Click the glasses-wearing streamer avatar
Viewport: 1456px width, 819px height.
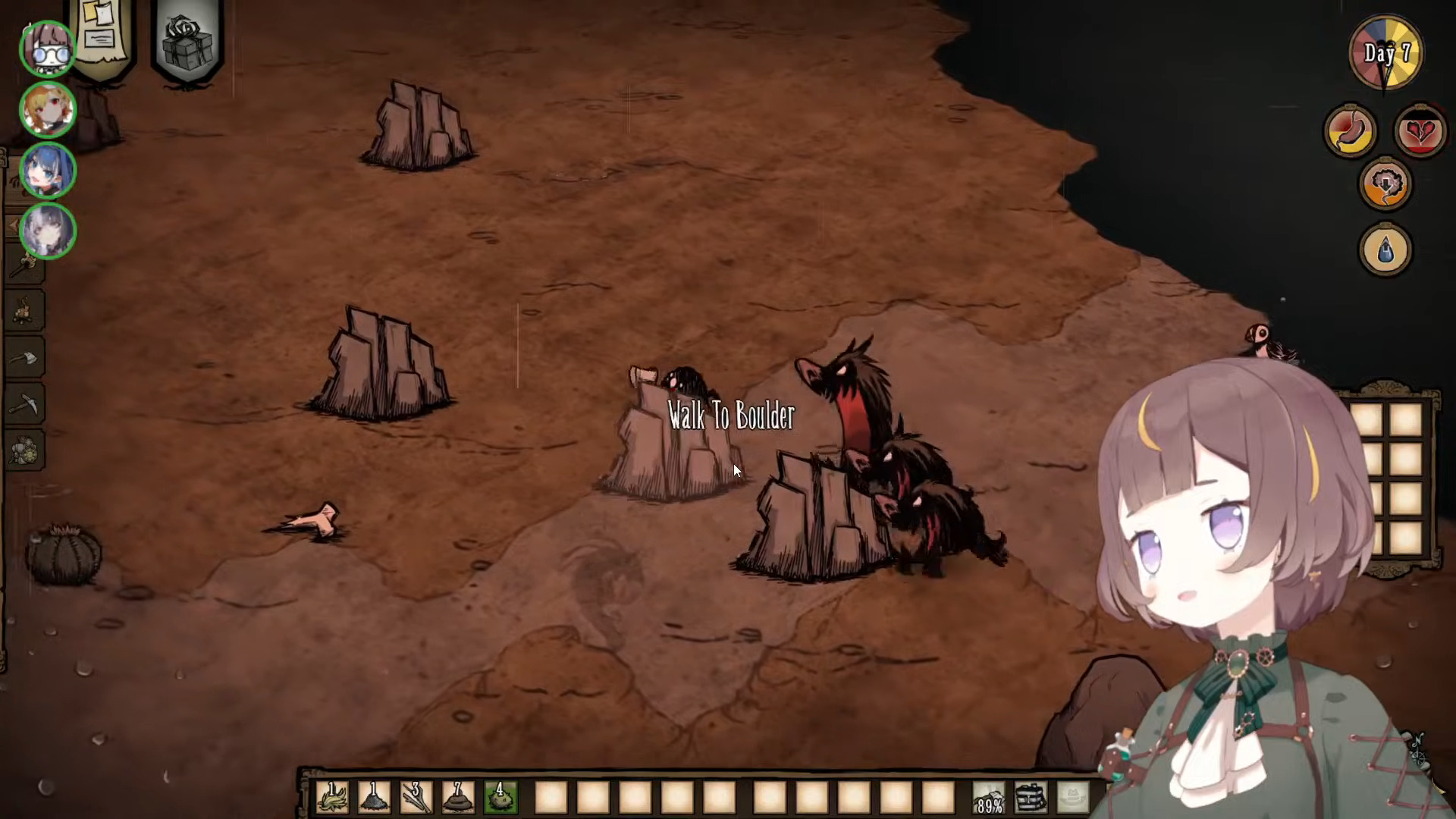click(48, 49)
